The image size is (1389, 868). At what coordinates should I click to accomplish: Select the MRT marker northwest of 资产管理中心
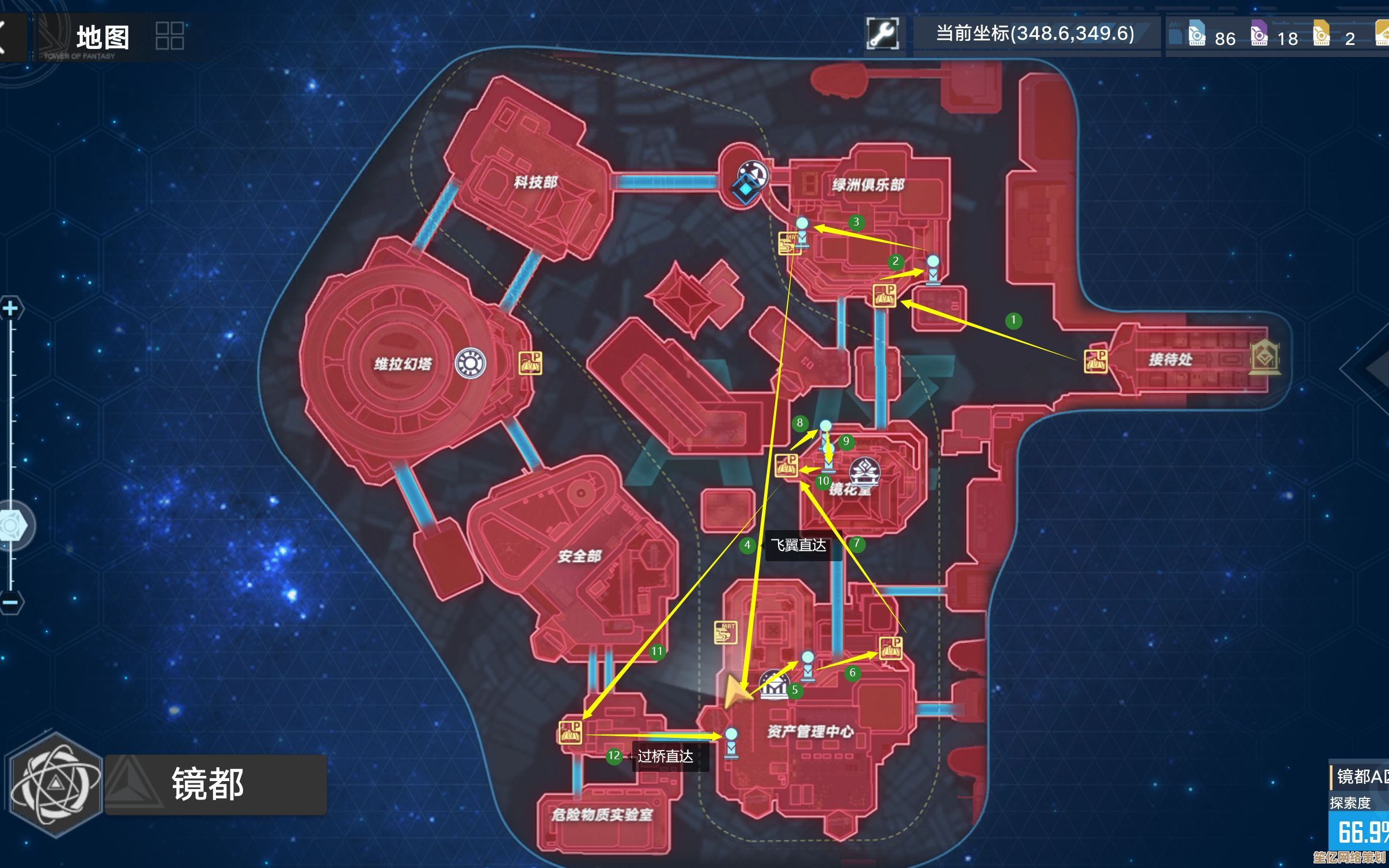click(x=726, y=633)
